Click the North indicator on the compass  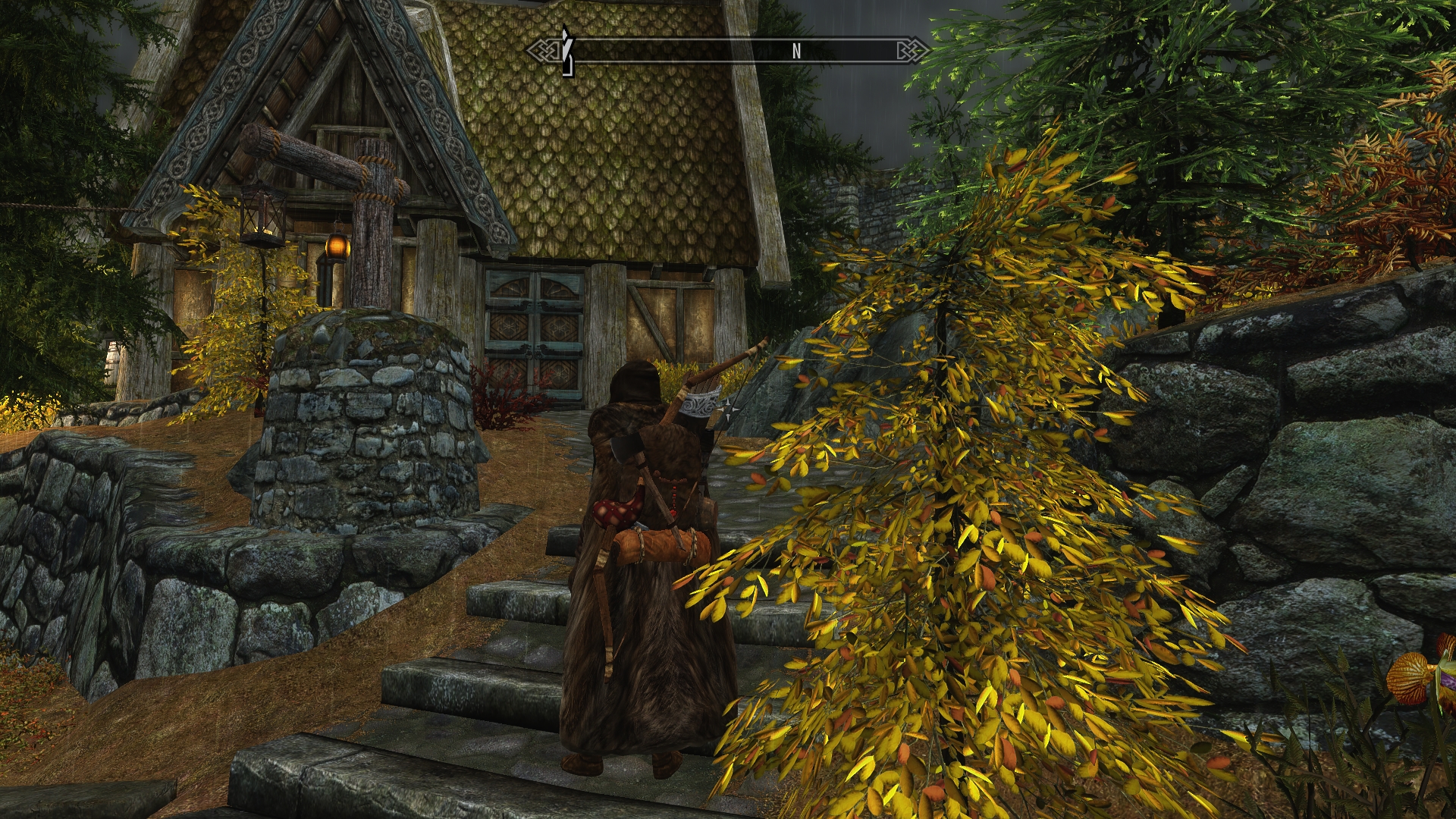[796, 51]
